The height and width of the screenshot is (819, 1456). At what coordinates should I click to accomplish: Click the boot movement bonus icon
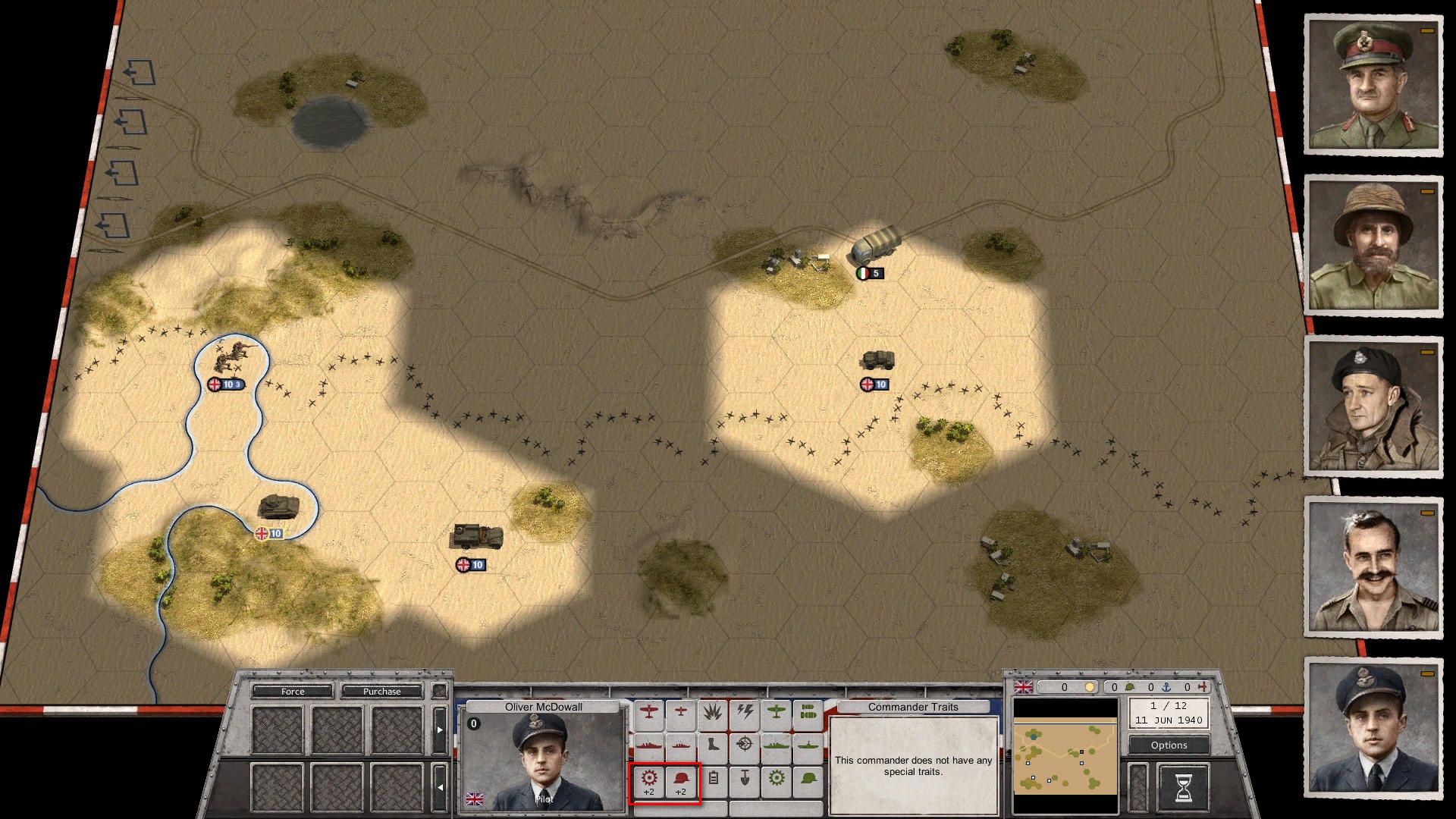coord(713,745)
